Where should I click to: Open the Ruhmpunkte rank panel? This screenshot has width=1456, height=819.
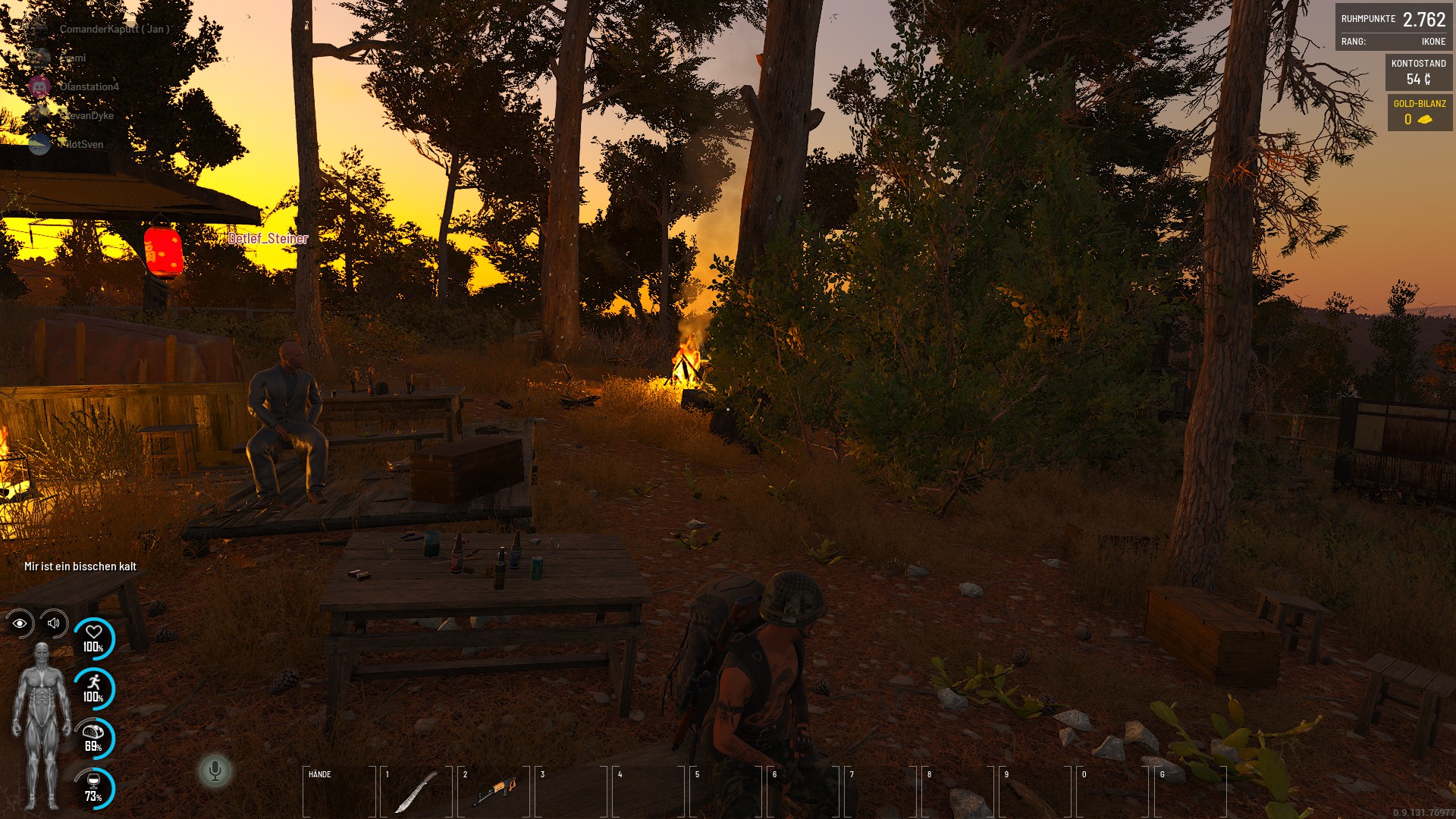tap(1393, 27)
